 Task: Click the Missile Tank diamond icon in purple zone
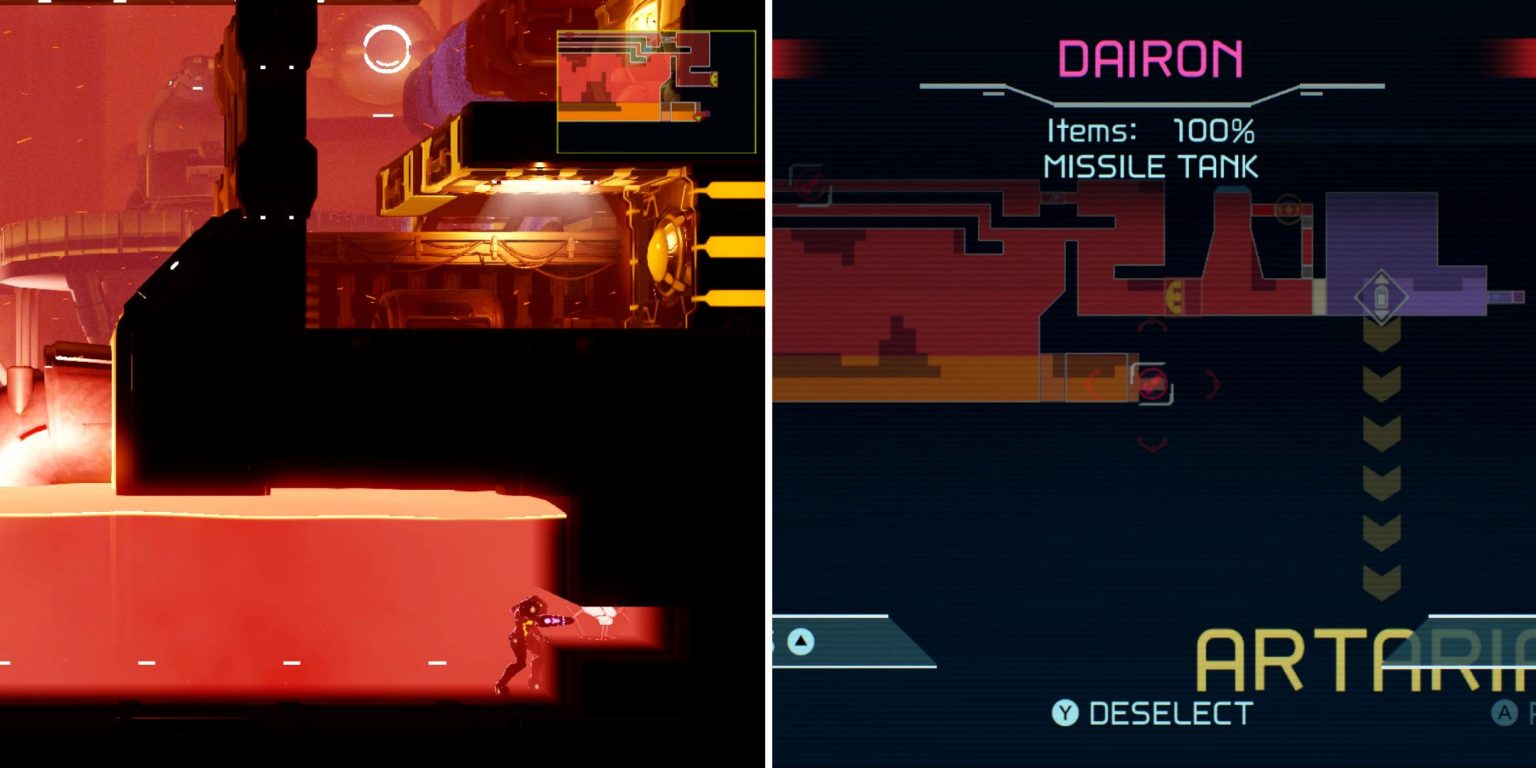tap(1380, 295)
